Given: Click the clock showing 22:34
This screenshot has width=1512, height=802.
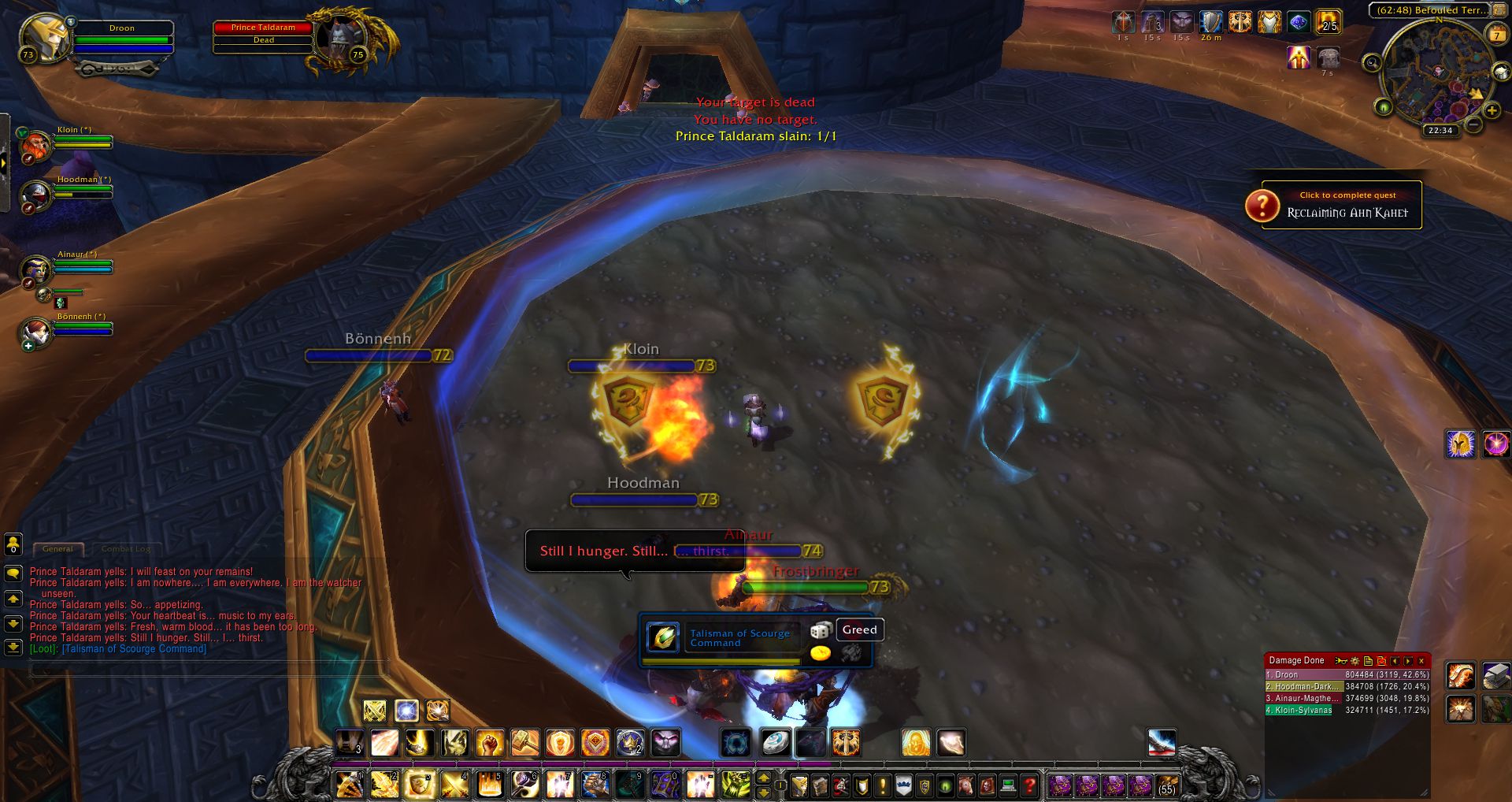Looking at the screenshot, I should click(x=1440, y=131).
